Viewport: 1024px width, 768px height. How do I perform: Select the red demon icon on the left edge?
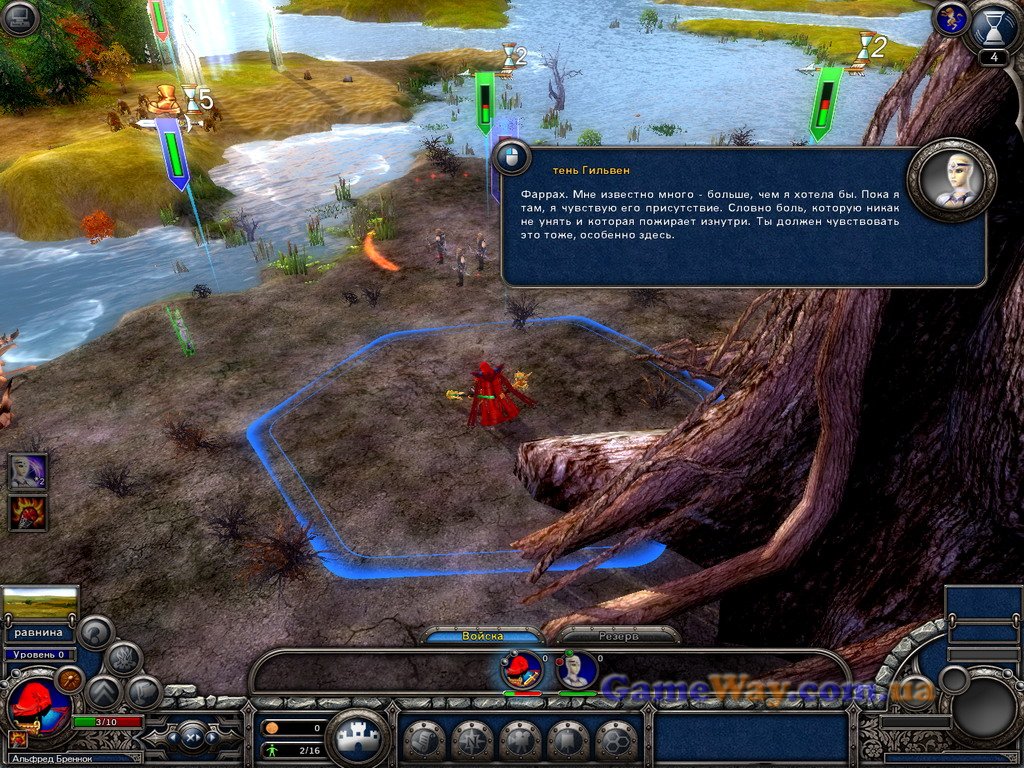click(27, 513)
